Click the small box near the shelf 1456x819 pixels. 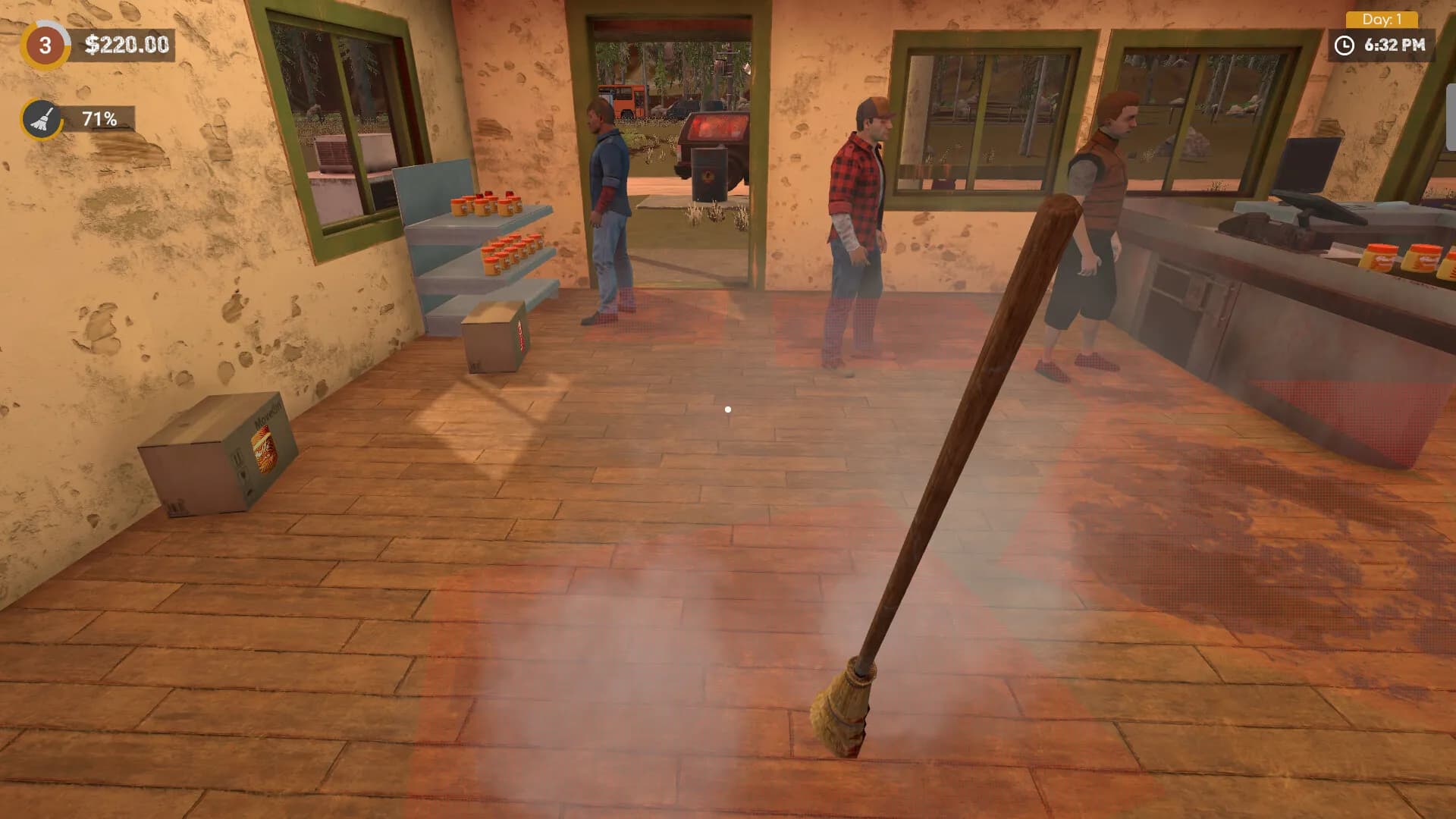[x=497, y=337]
